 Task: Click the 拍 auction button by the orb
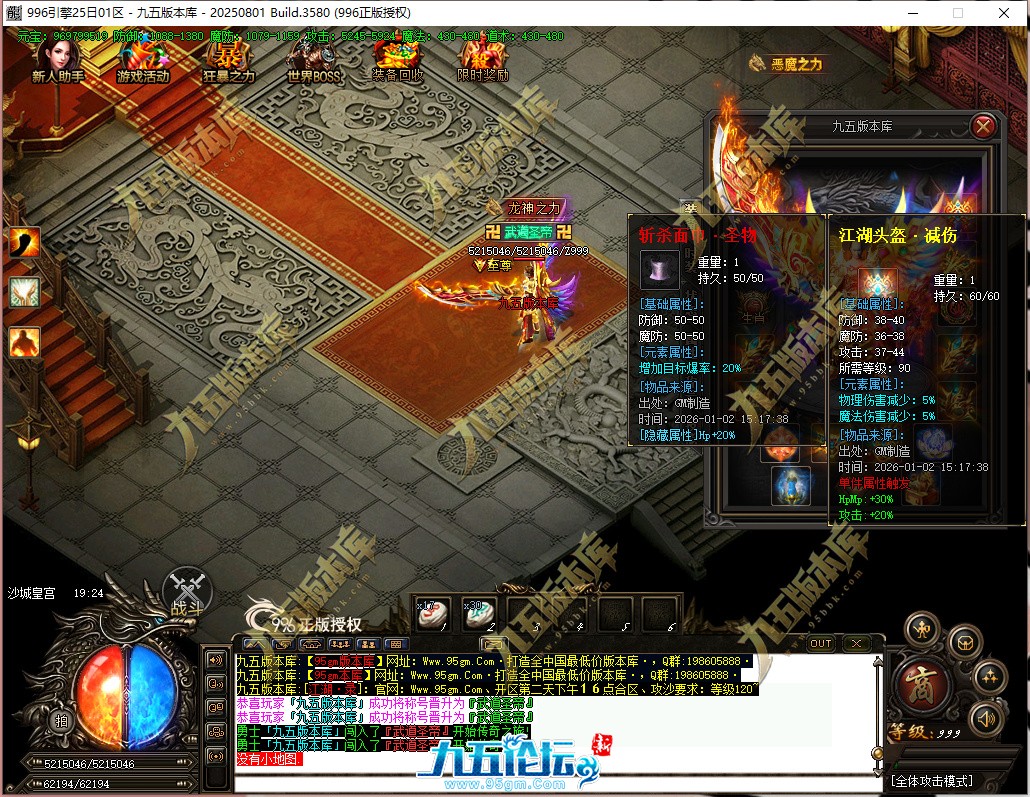tap(62, 721)
